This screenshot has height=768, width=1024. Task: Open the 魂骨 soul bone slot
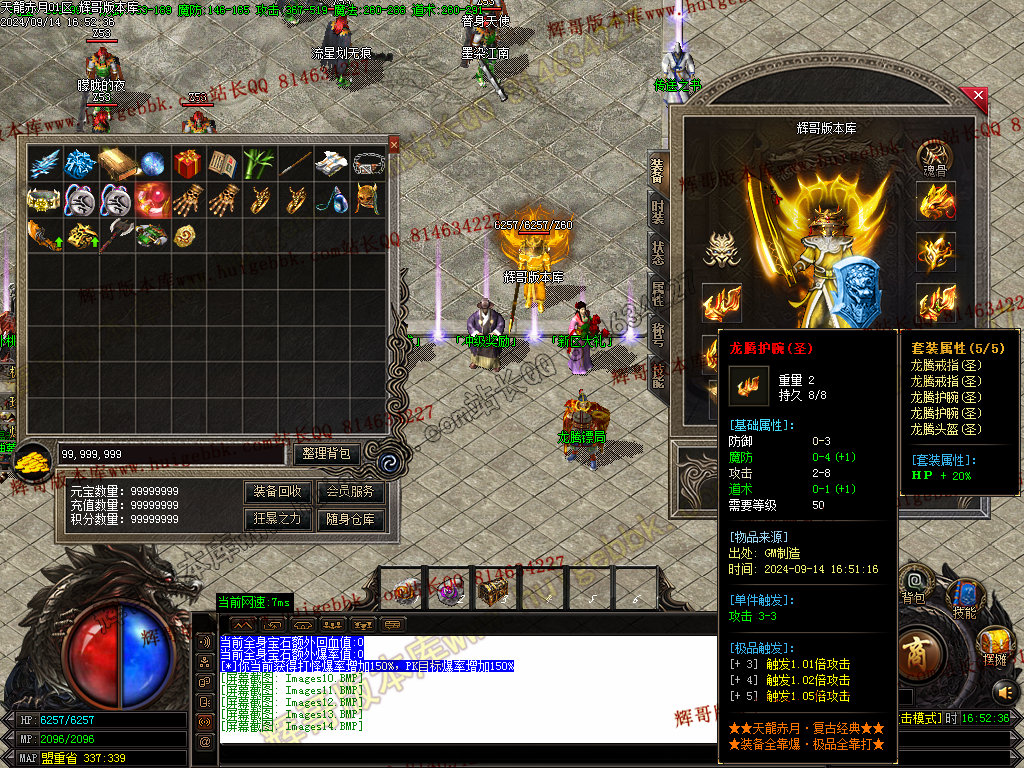point(934,159)
